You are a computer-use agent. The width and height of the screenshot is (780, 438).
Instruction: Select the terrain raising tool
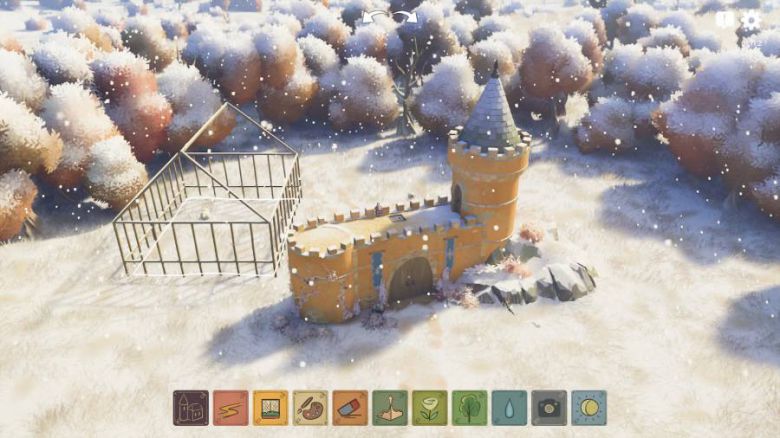pos(390,407)
